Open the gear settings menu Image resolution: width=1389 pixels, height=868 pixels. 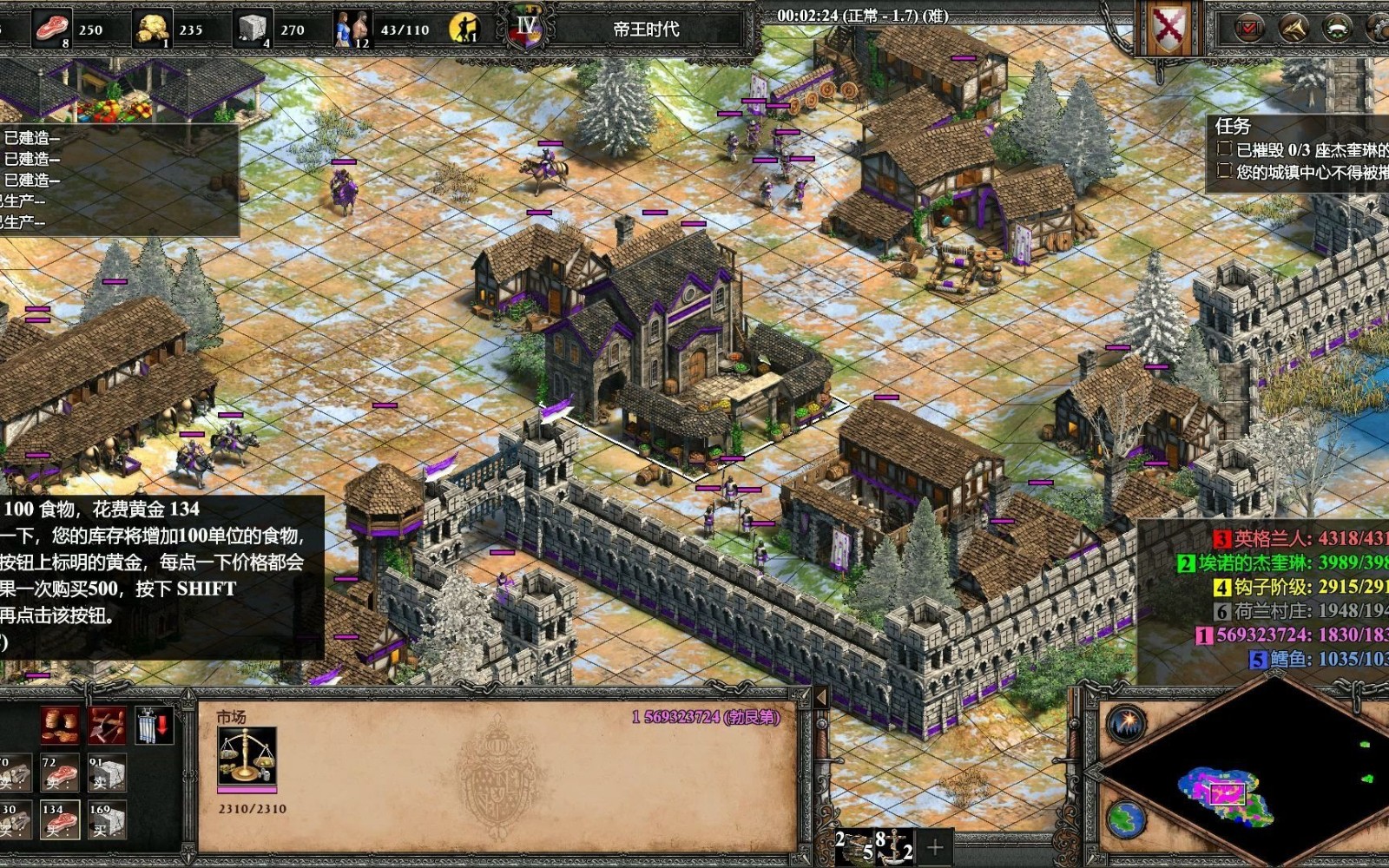[1379, 29]
